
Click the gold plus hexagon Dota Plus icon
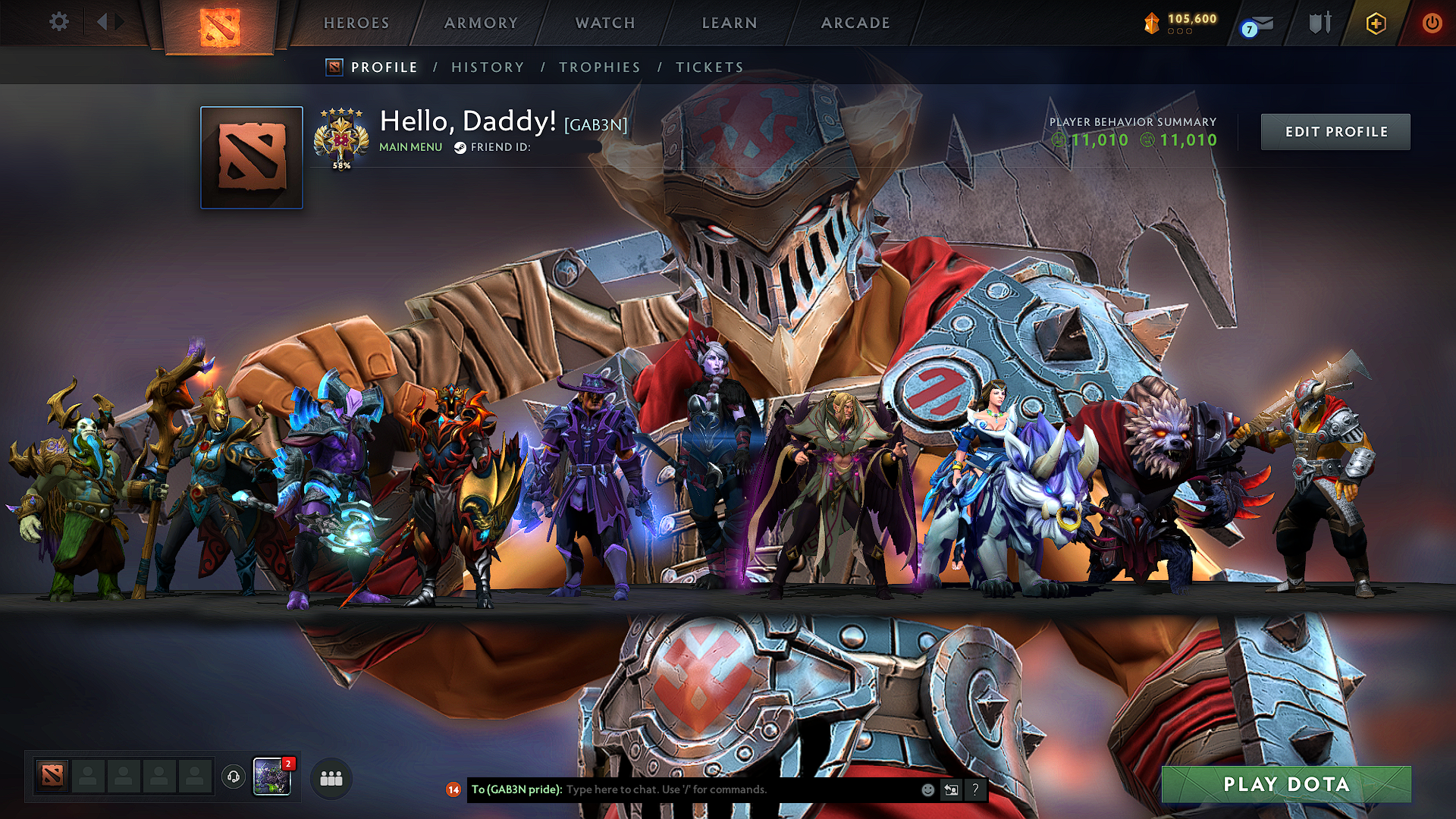click(x=1375, y=23)
